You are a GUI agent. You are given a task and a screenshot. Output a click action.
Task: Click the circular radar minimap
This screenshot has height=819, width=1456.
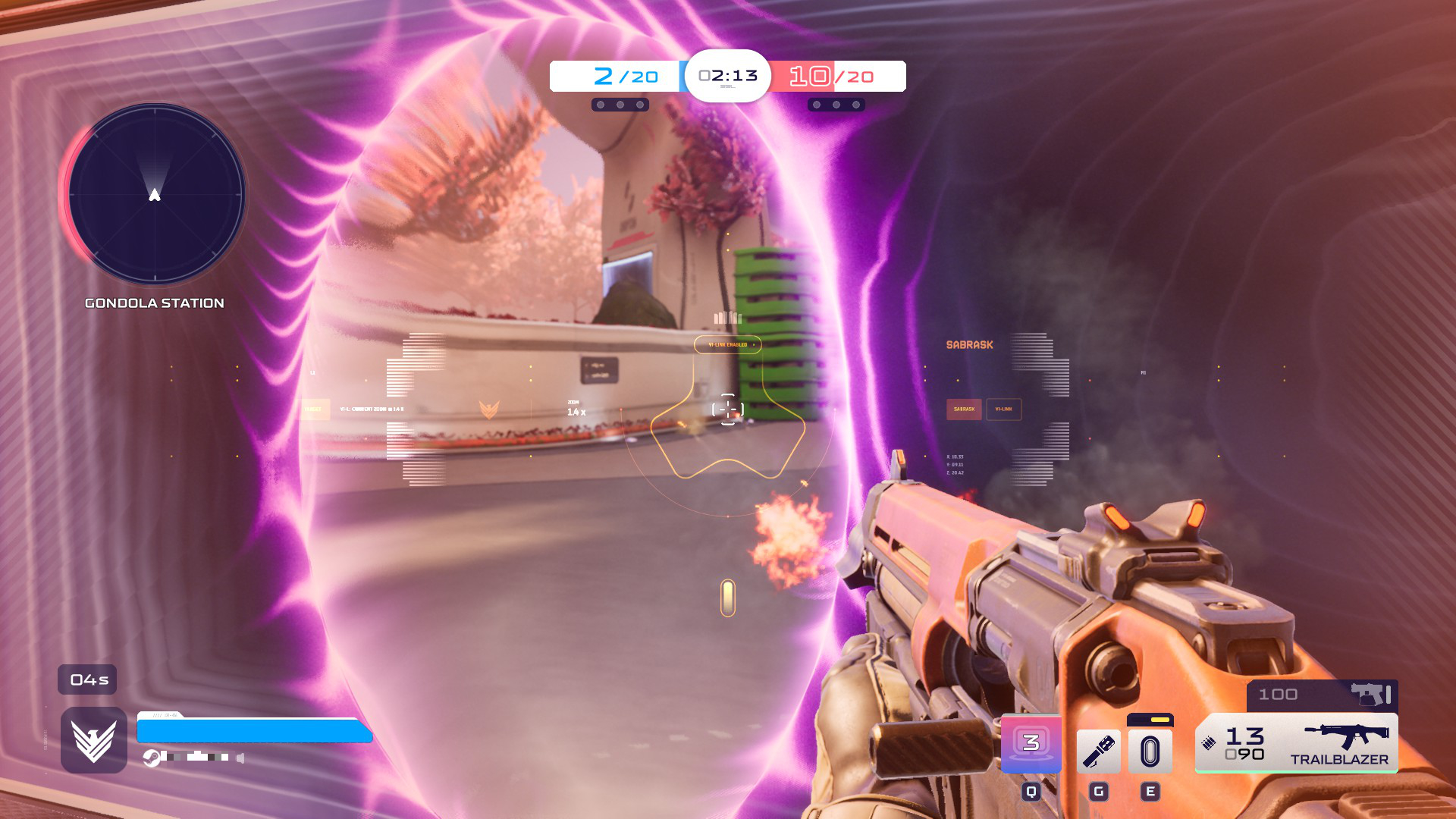click(155, 194)
